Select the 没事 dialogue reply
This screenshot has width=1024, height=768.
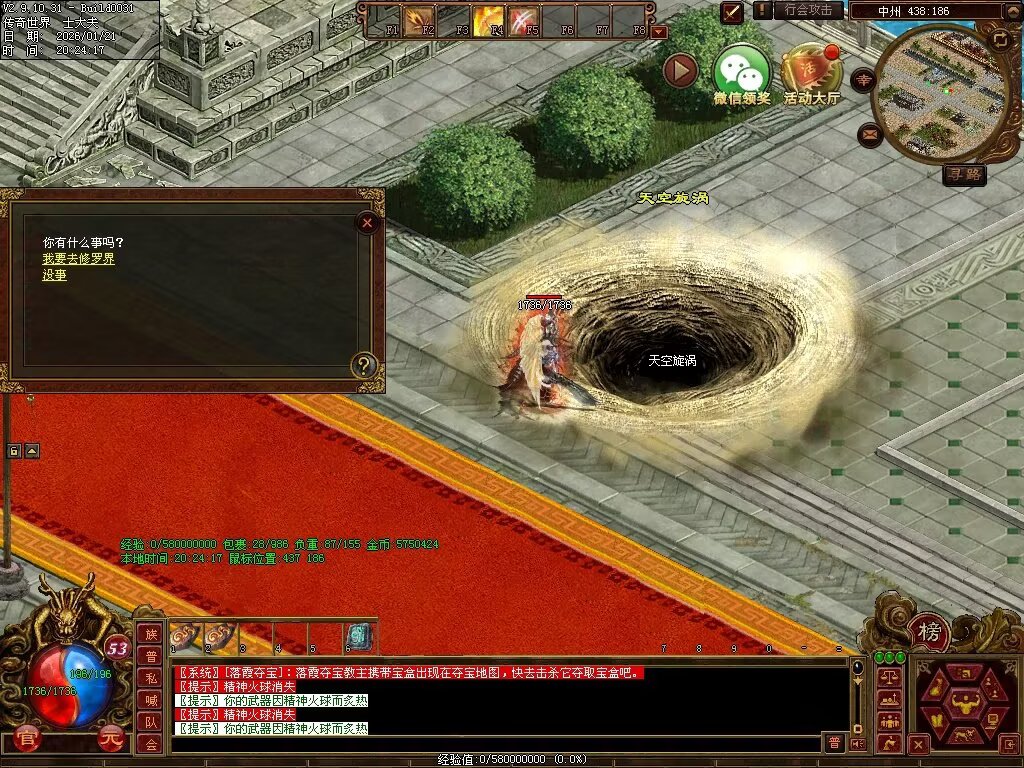click(54, 275)
